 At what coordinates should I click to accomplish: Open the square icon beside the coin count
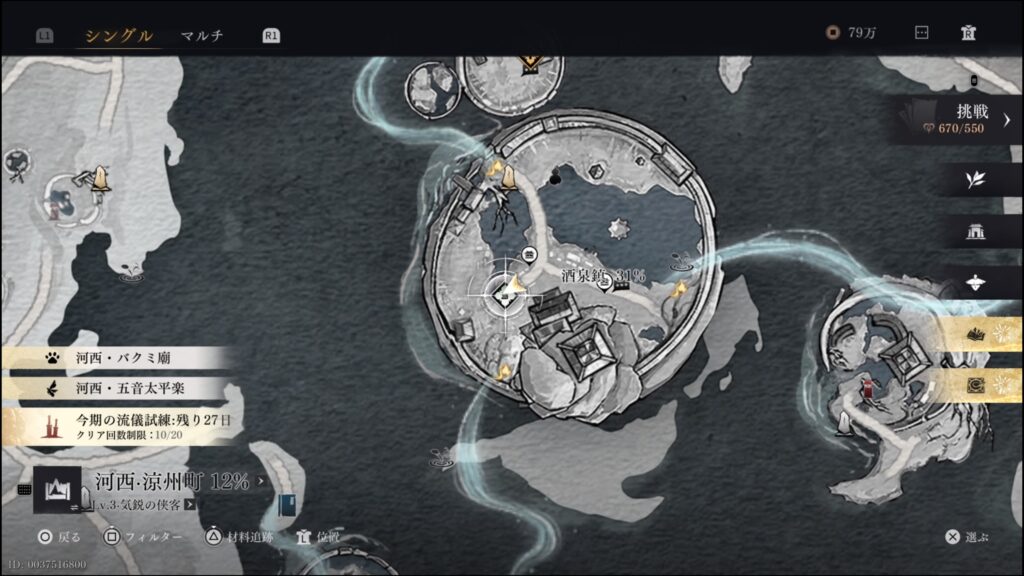click(x=921, y=33)
